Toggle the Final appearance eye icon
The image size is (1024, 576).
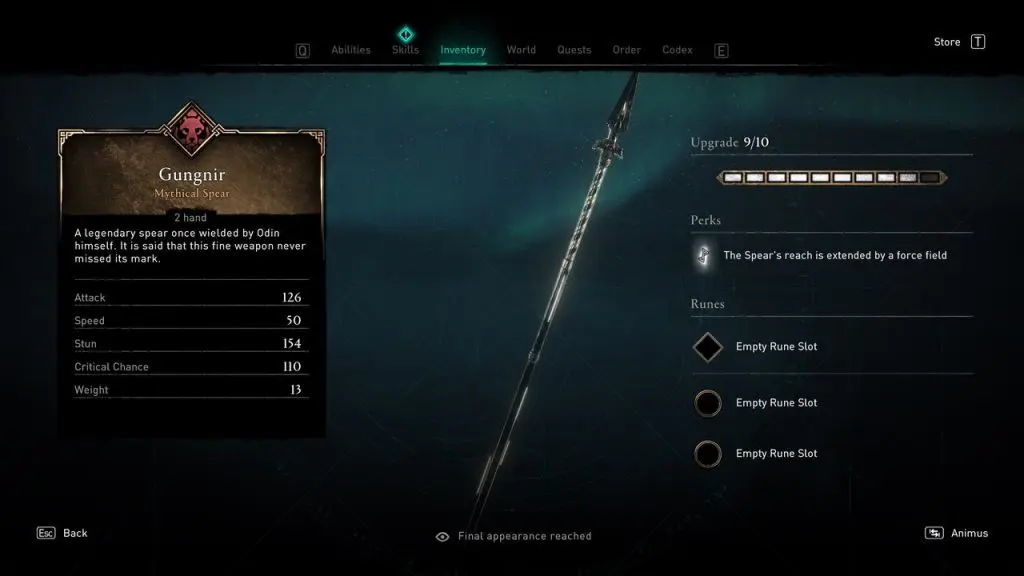(x=443, y=536)
